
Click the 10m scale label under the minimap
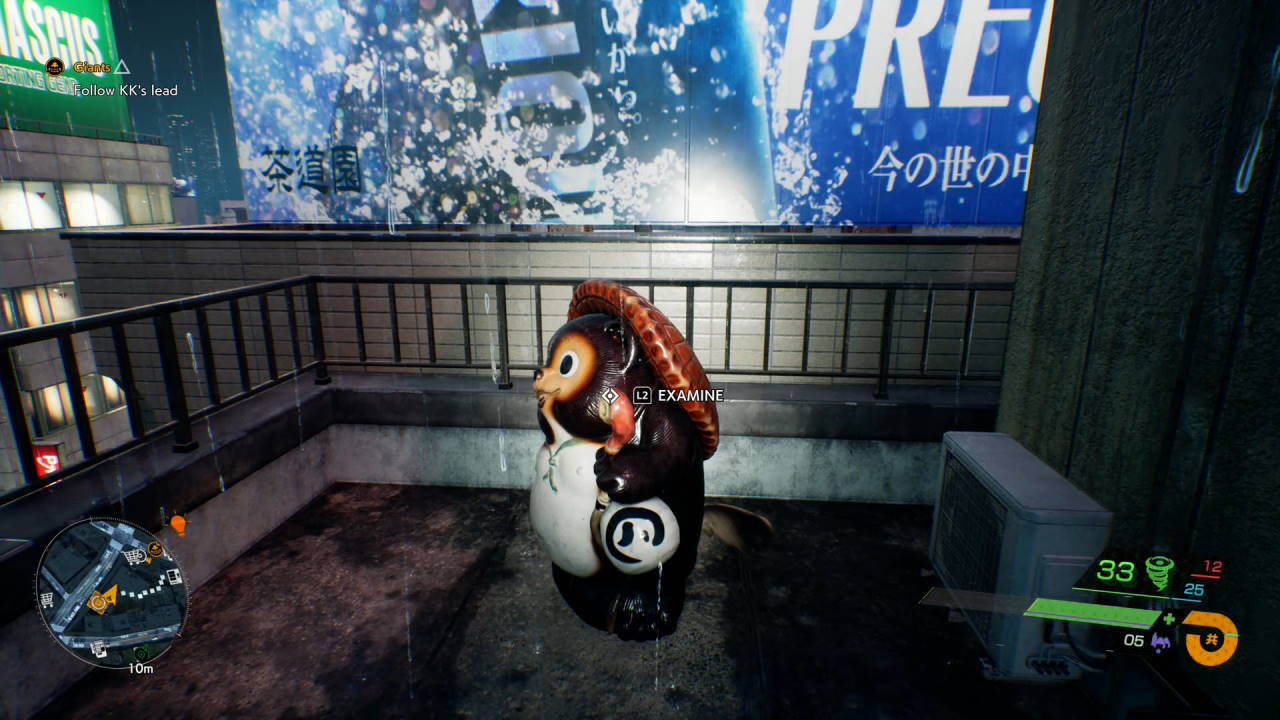coord(140,668)
